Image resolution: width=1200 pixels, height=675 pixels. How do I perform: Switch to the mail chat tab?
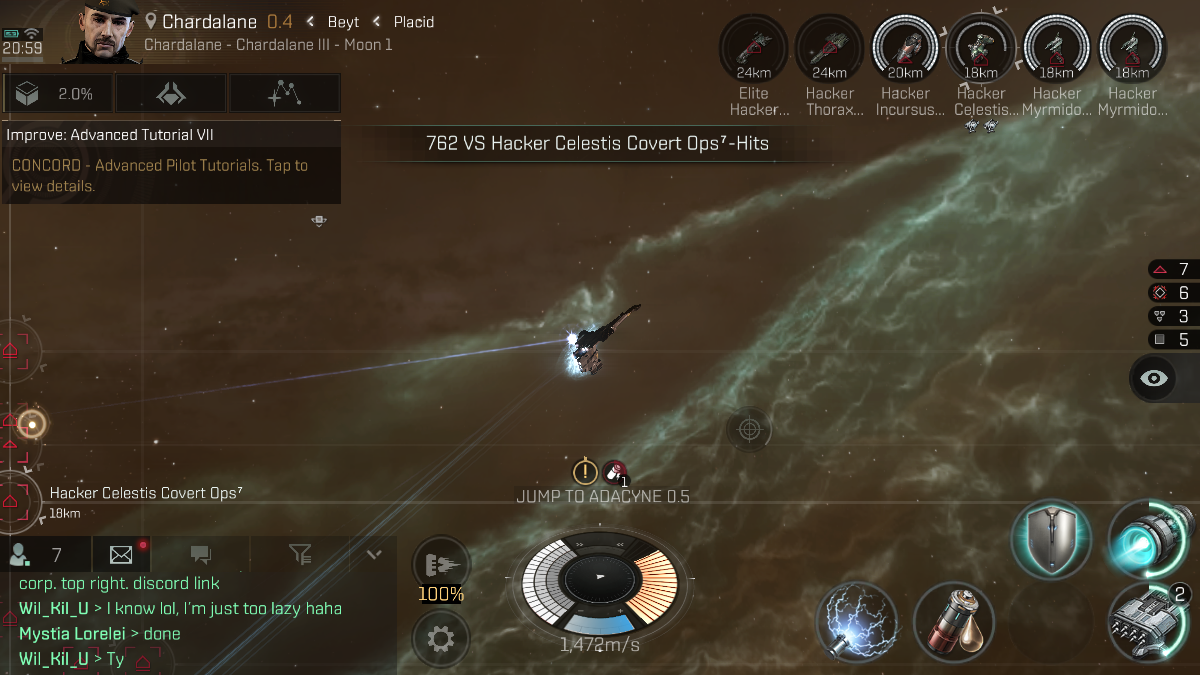pos(121,554)
